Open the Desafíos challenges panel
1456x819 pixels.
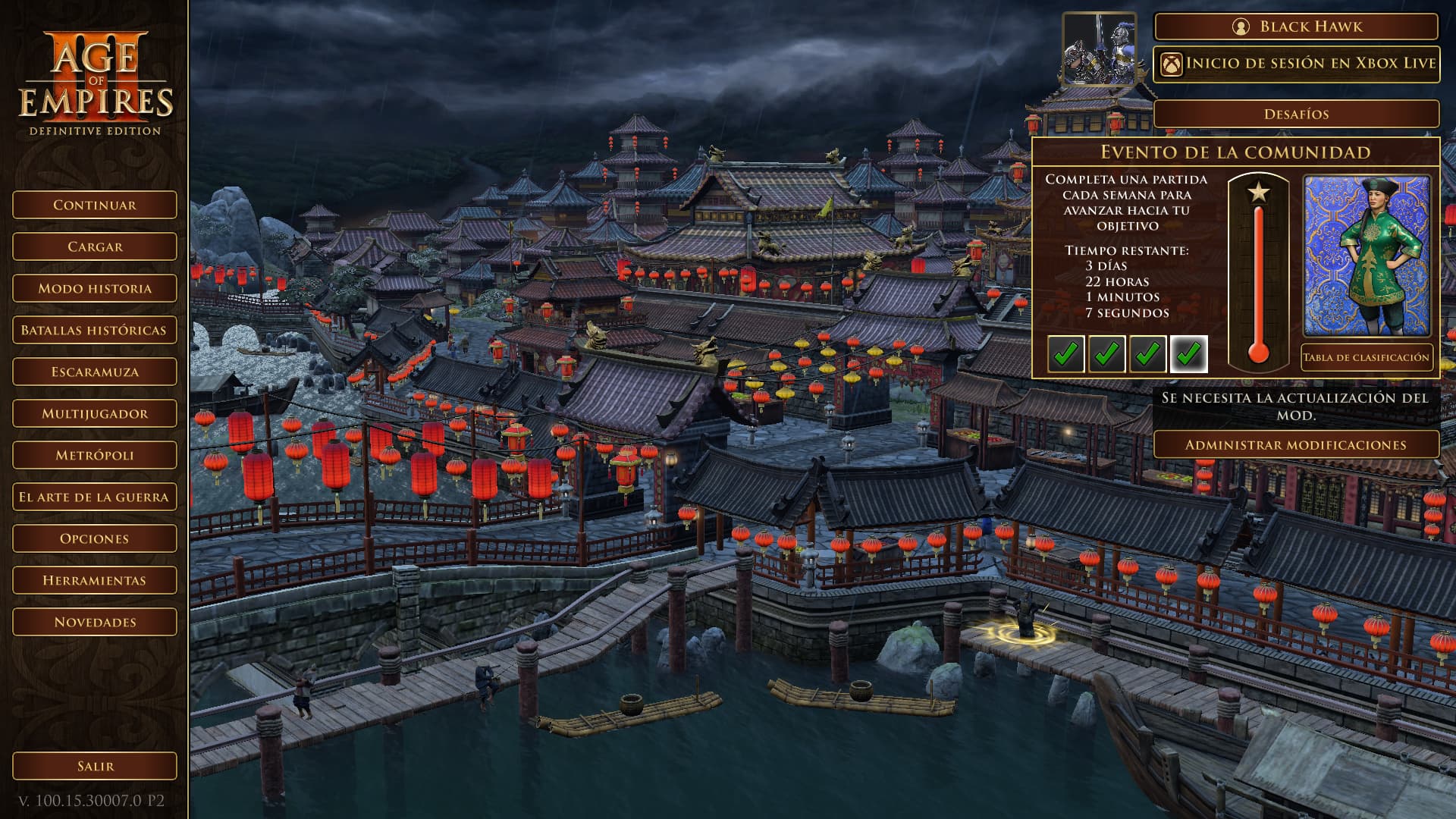point(1296,114)
